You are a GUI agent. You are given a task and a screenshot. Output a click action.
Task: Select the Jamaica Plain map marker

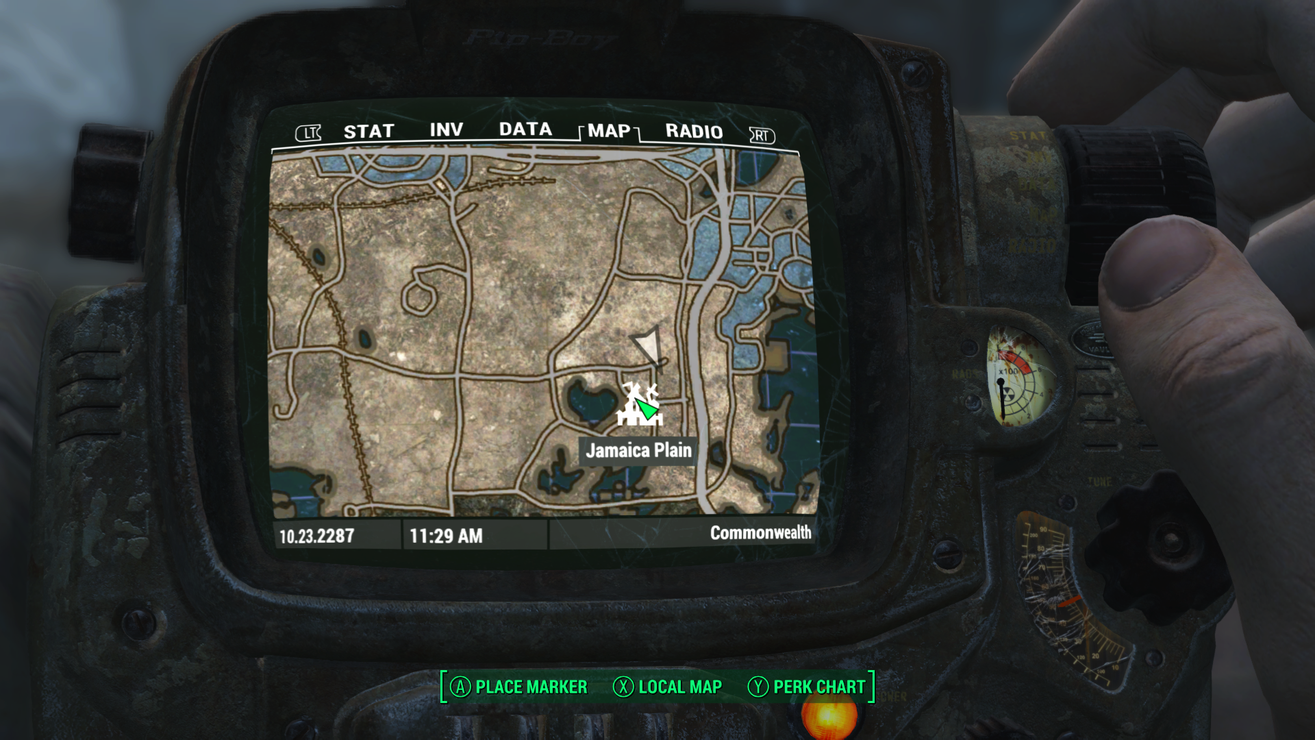tap(638, 404)
